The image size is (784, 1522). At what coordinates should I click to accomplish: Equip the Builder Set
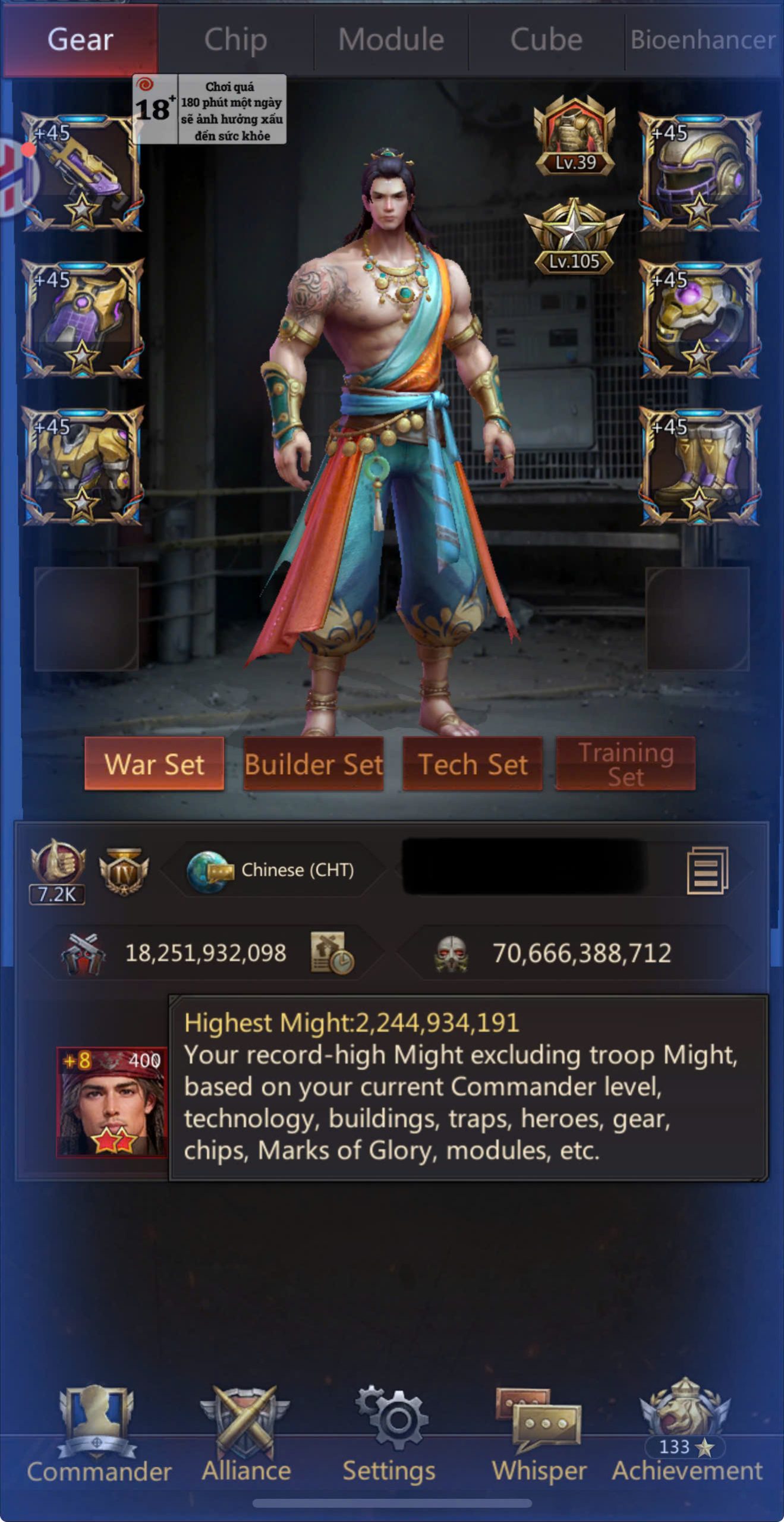click(x=313, y=764)
